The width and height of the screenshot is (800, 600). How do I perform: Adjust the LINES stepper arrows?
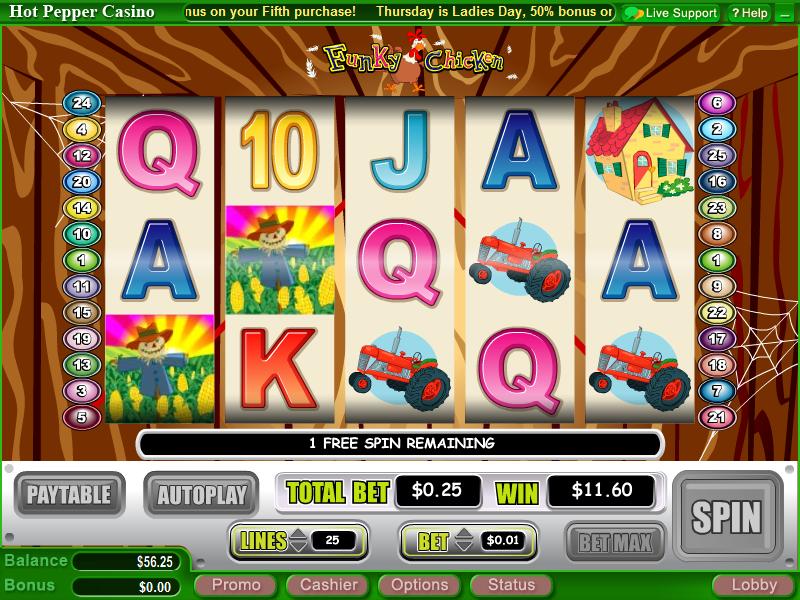(298, 541)
